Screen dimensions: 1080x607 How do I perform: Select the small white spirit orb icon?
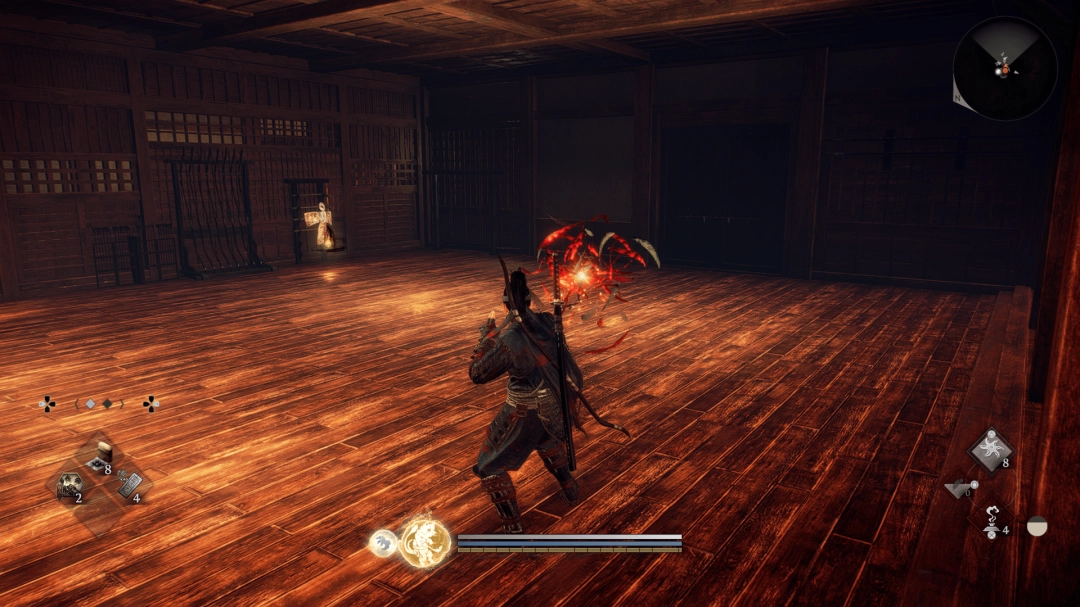(382, 542)
